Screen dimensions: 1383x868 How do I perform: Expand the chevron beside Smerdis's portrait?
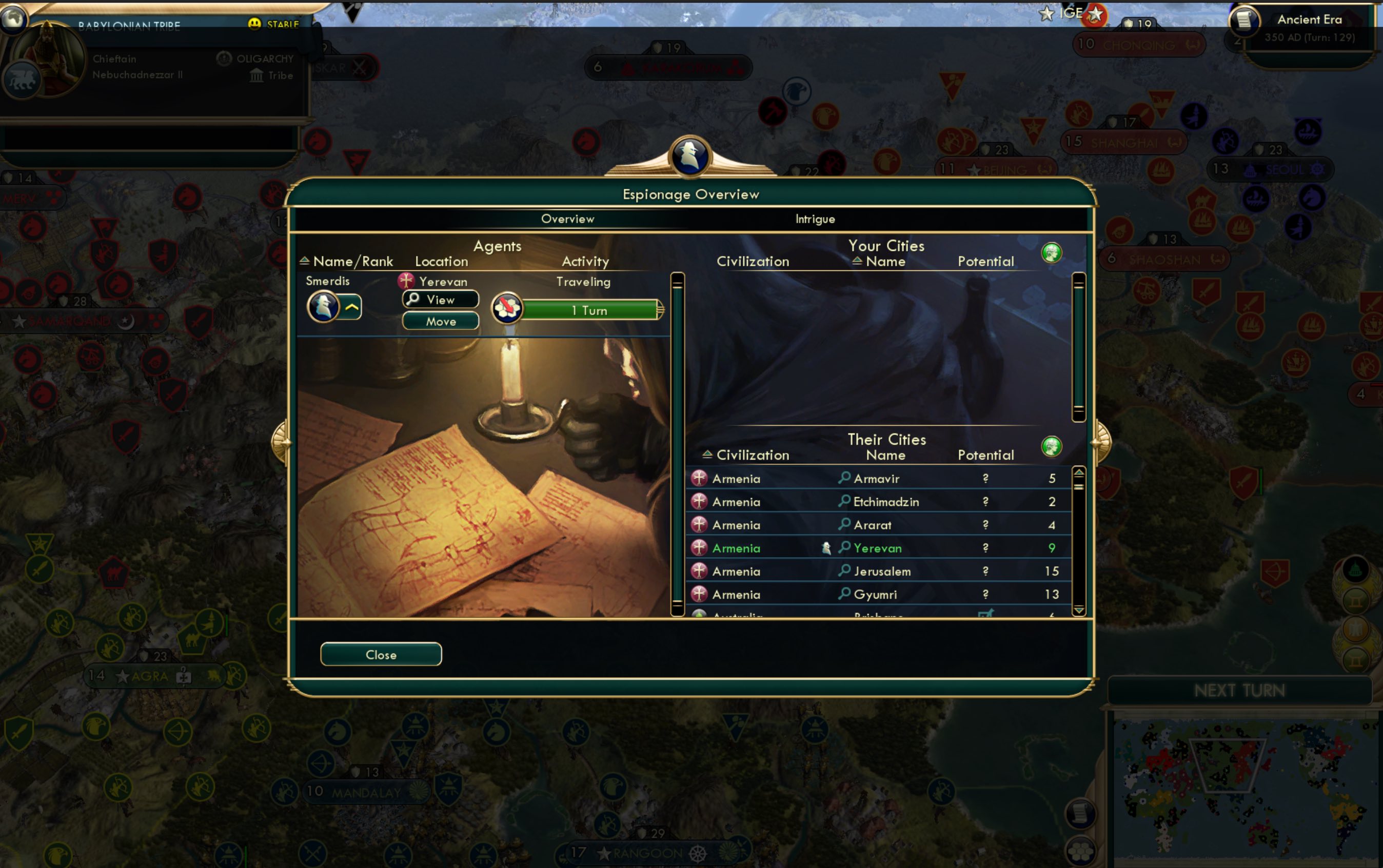(x=351, y=307)
